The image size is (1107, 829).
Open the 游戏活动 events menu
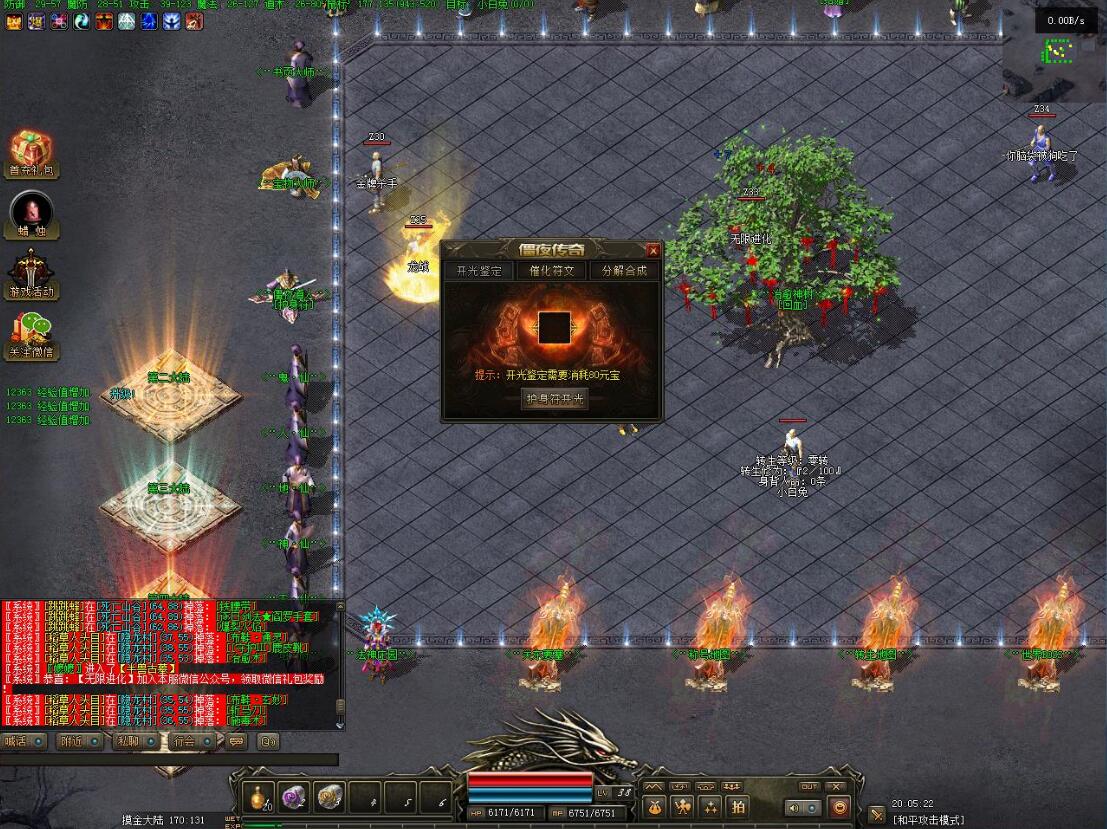(33, 274)
